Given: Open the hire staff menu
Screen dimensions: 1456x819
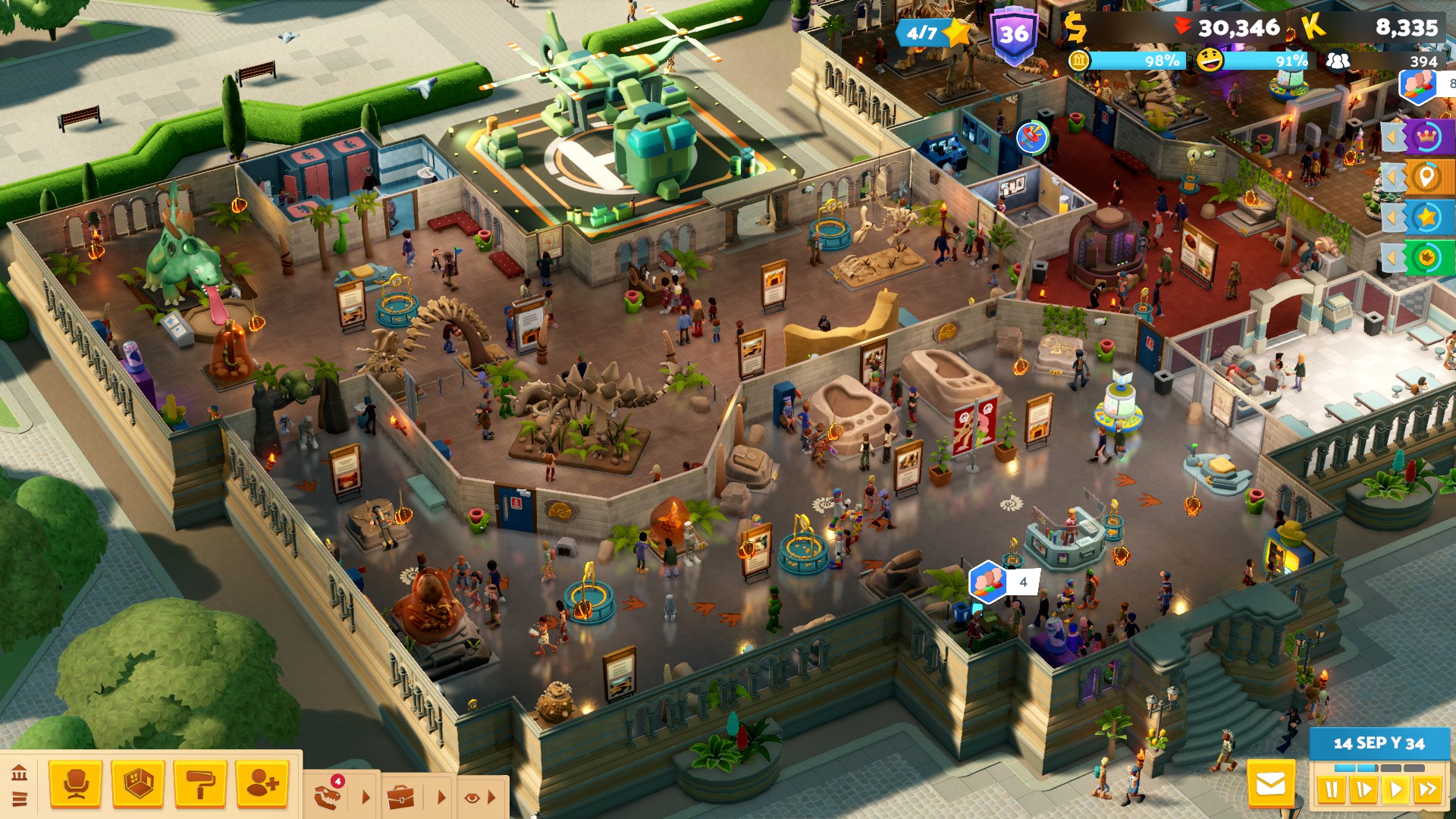Looking at the screenshot, I should 262,784.
